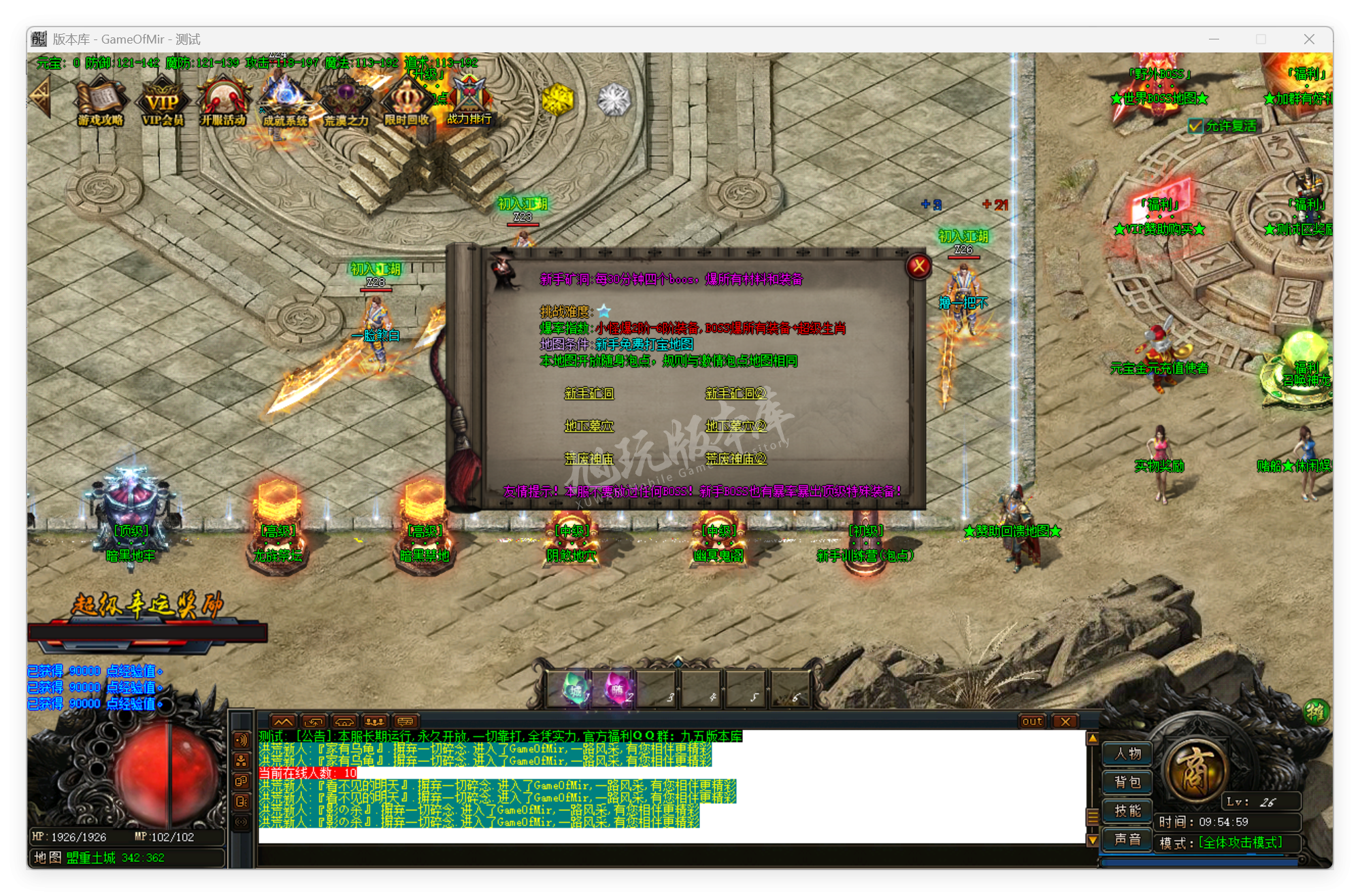Switch to the 背包 backpack tab
The width and height of the screenshot is (1360, 896).
1127,782
